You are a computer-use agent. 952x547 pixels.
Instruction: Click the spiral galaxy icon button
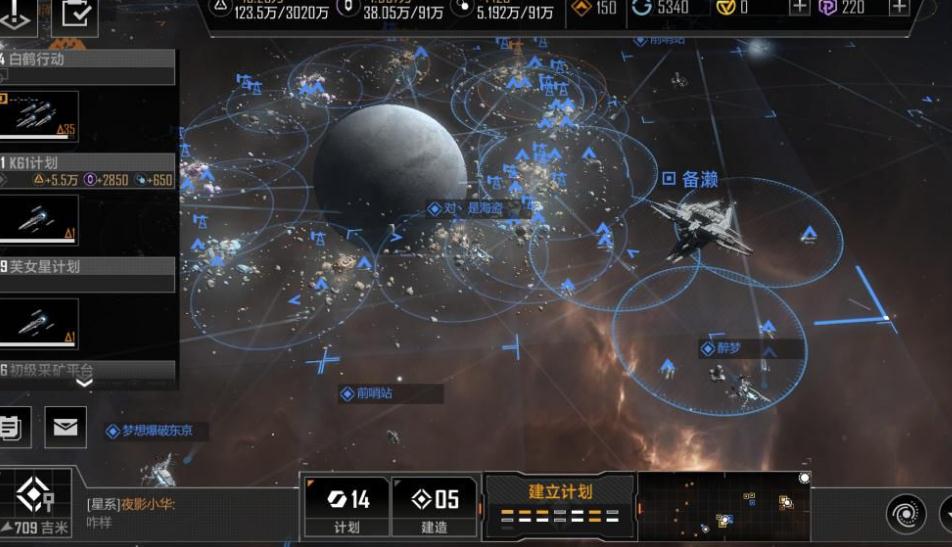pos(905,514)
